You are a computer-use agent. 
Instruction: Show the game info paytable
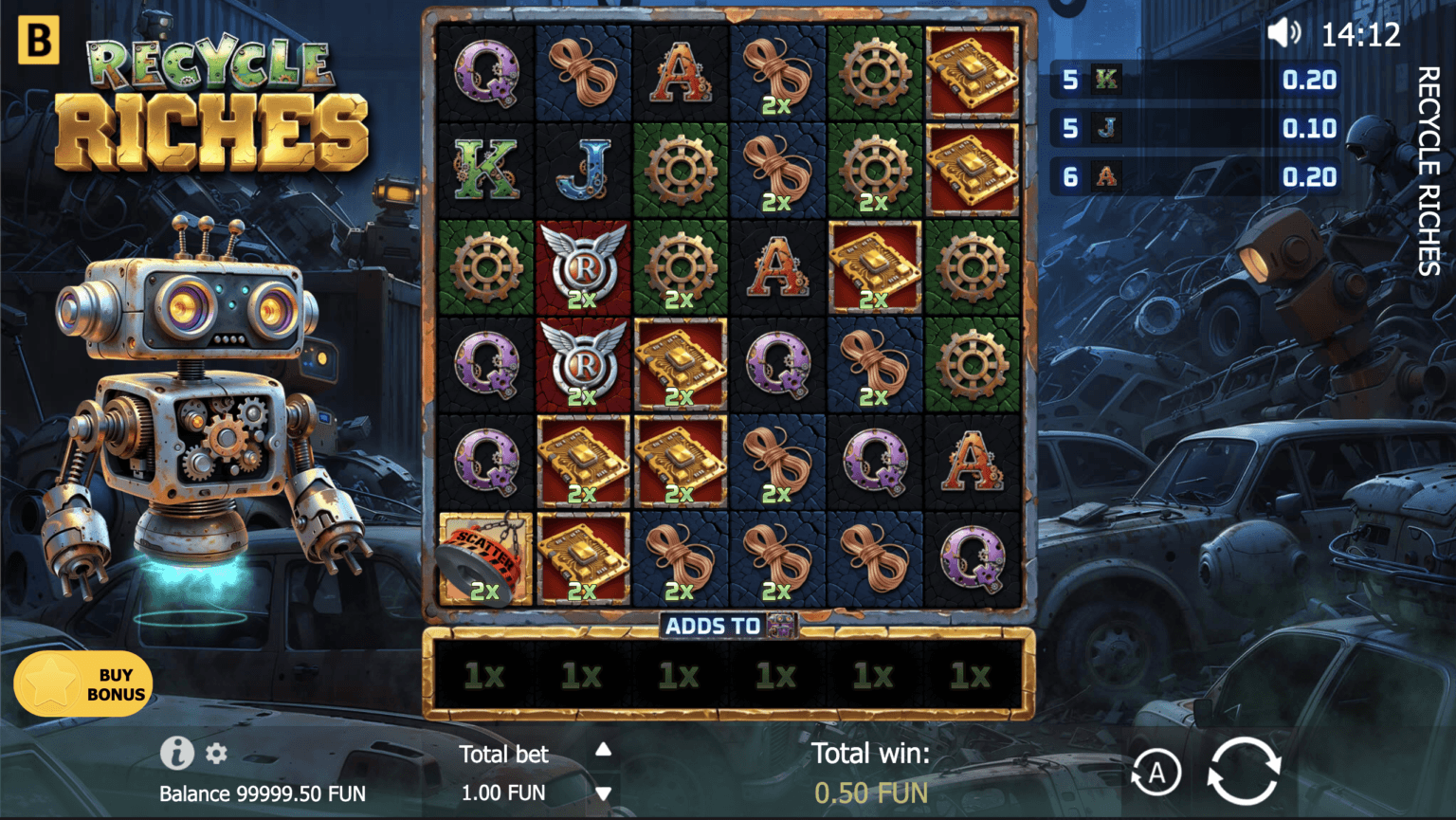click(176, 753)
